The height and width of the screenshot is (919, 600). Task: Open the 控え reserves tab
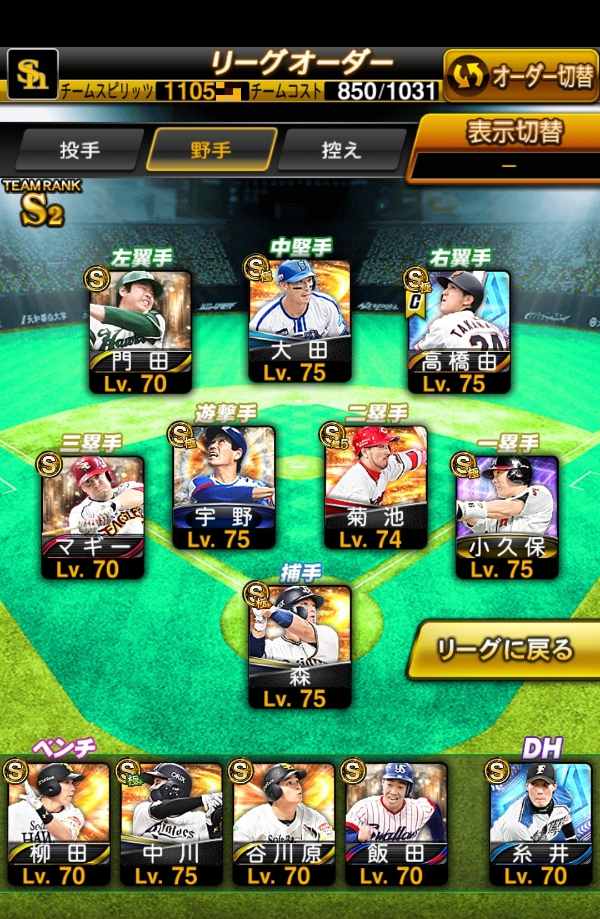[340, 149]
